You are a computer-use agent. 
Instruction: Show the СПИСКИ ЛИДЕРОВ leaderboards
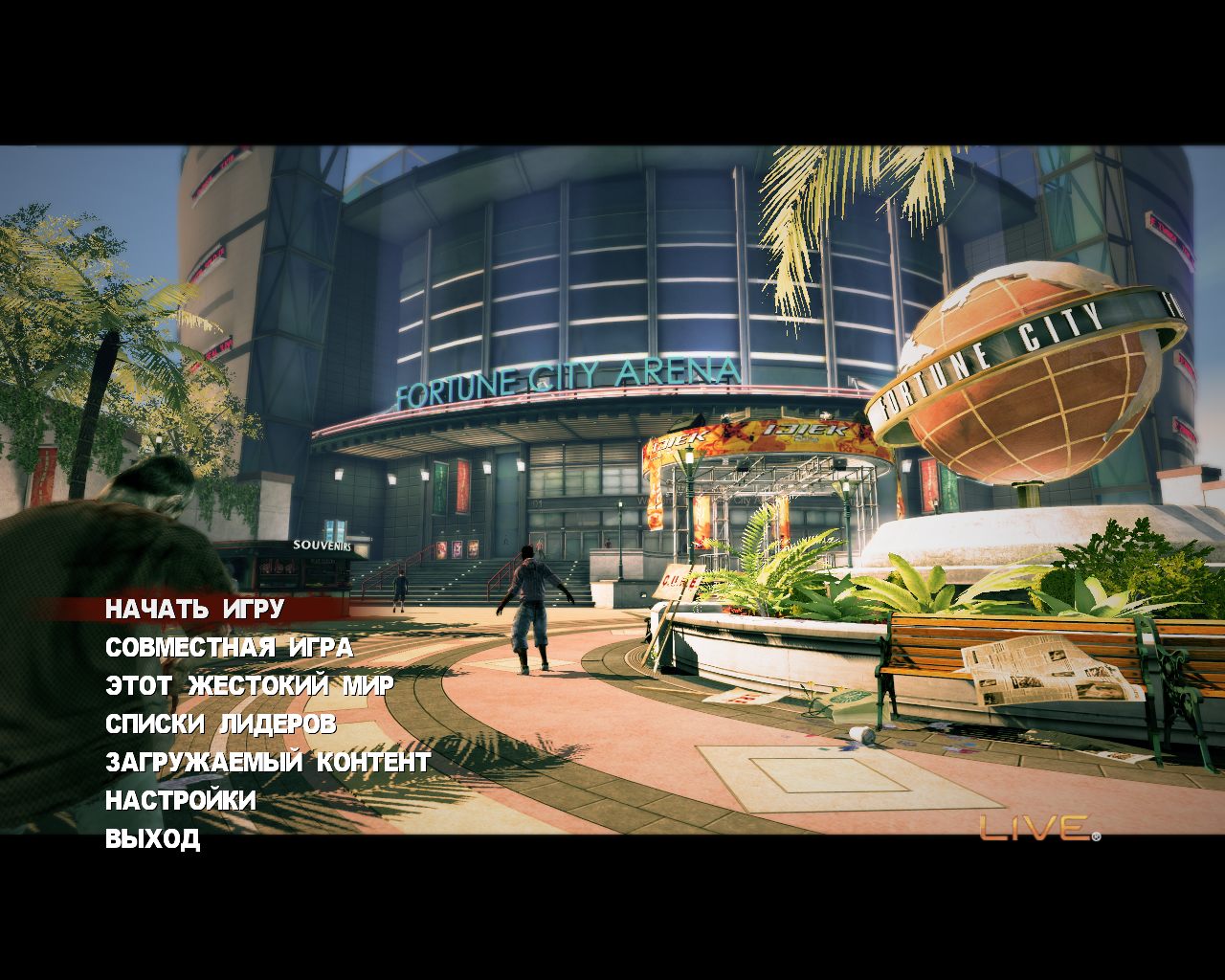(x=220, y=724)
